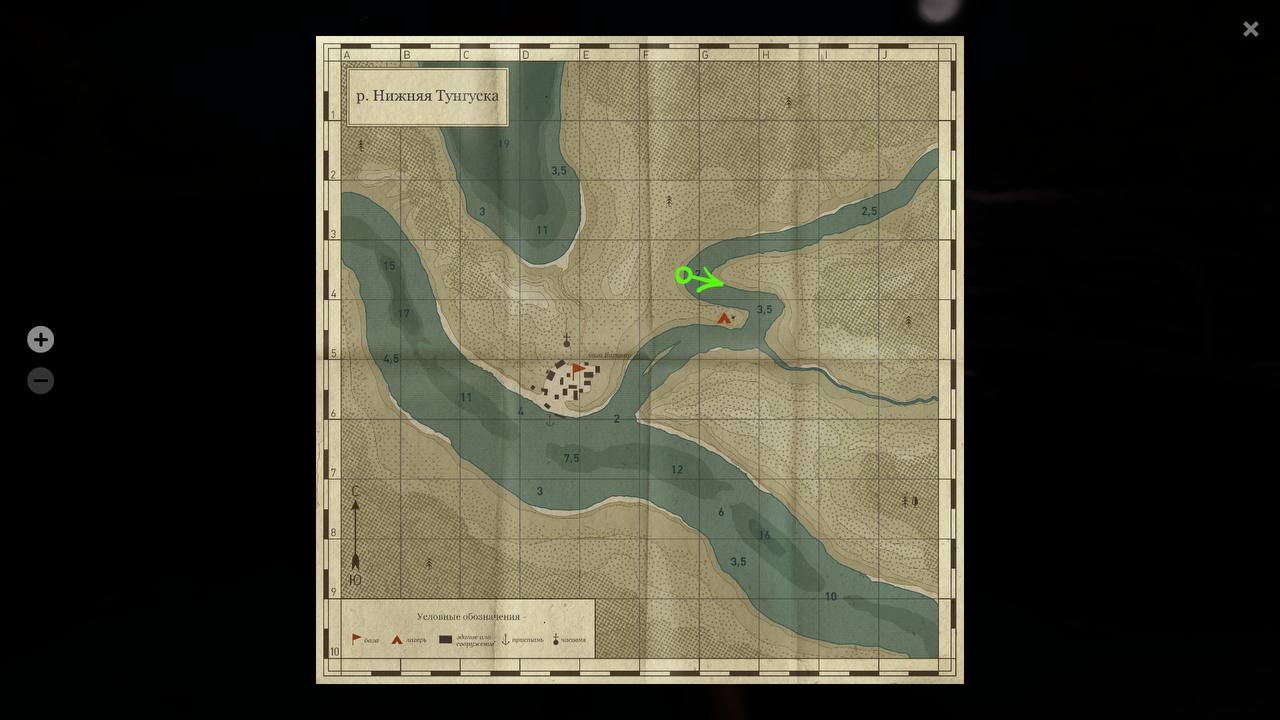The image size is (1280, 720).
Task: Select the red flag base marker in the village
Action: [578, 369]
